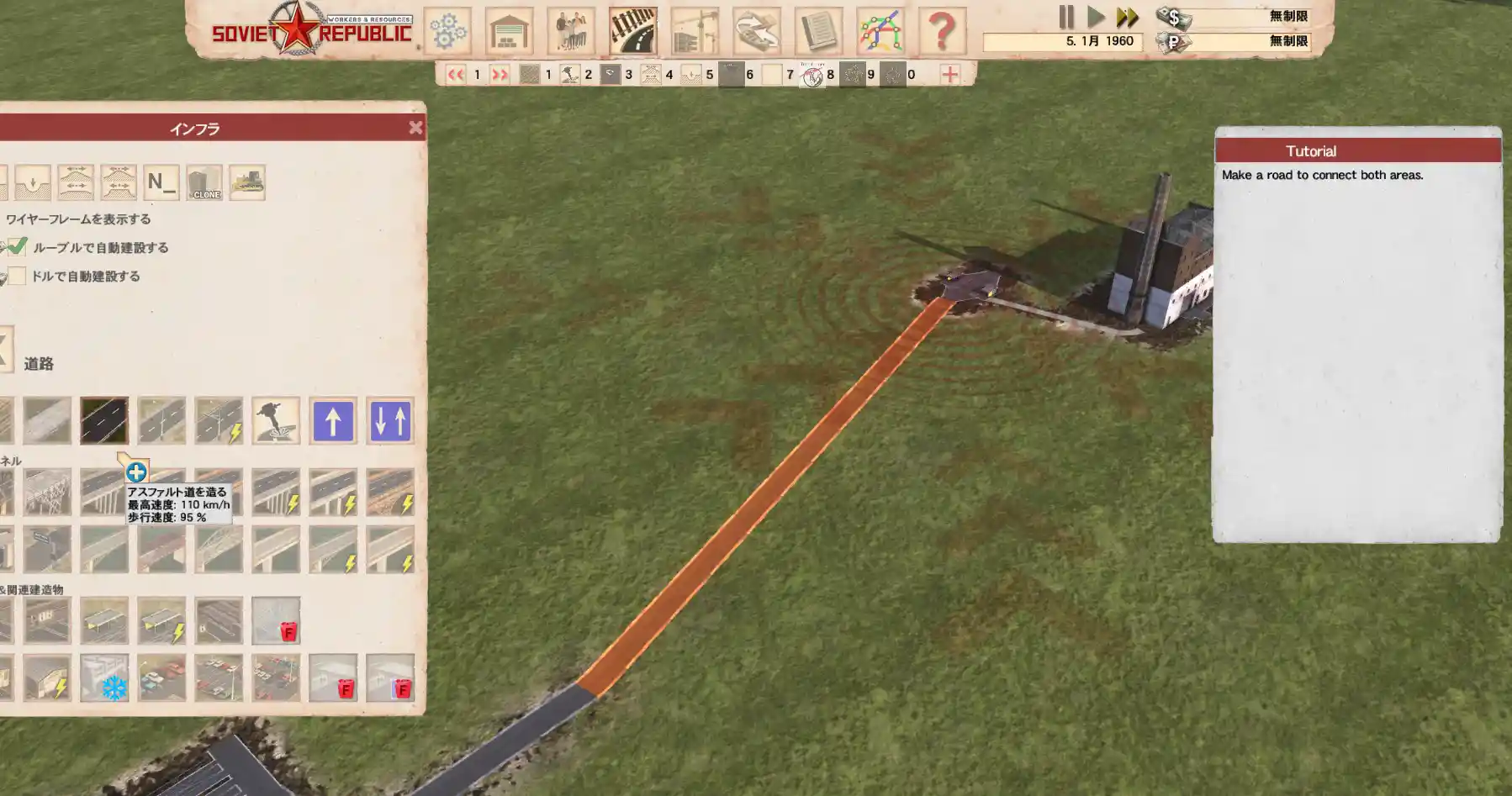Open the crane construction menu

695,31
